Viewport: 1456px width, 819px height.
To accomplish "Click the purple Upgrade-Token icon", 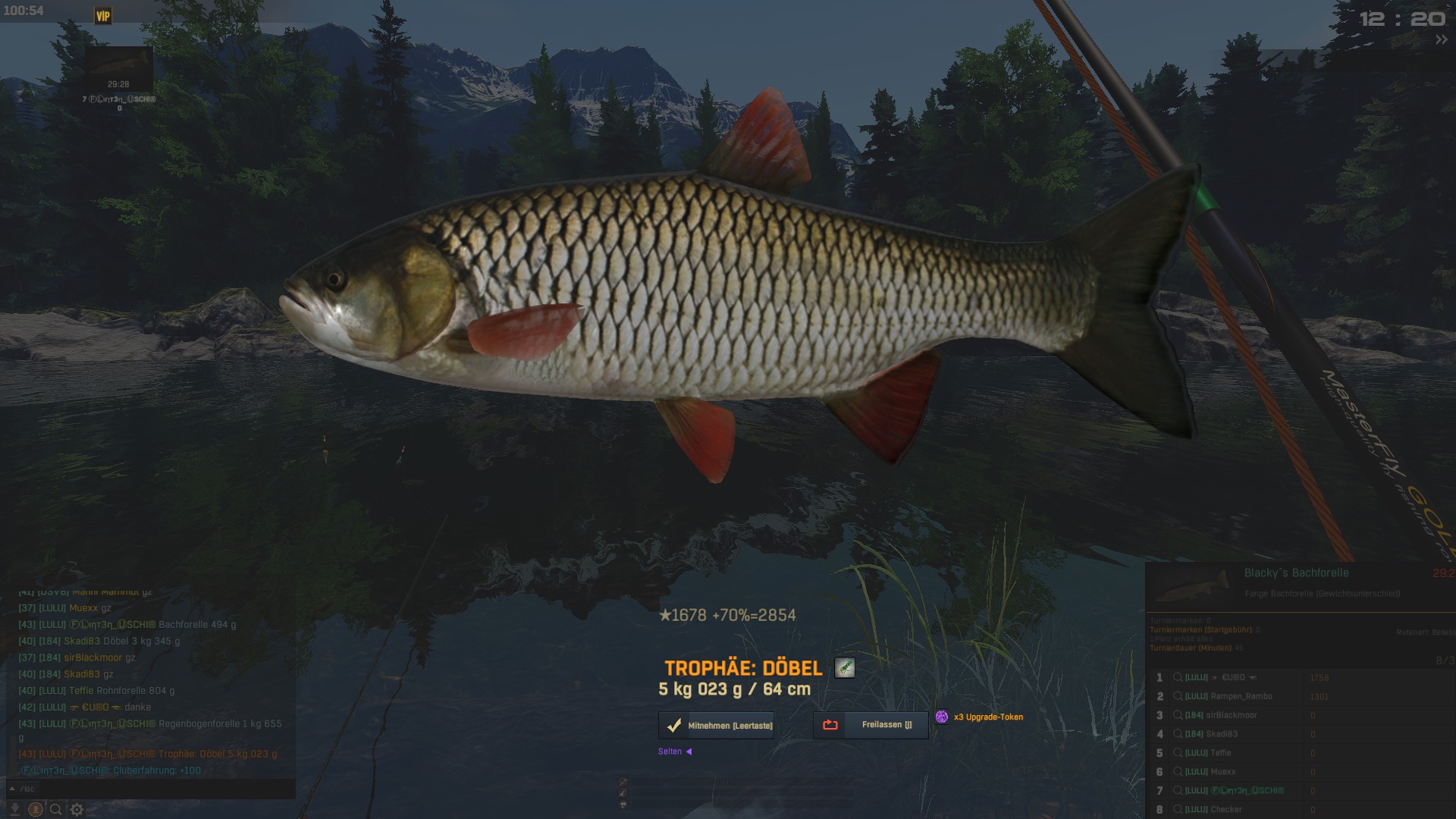I will [x=942, y=717].
